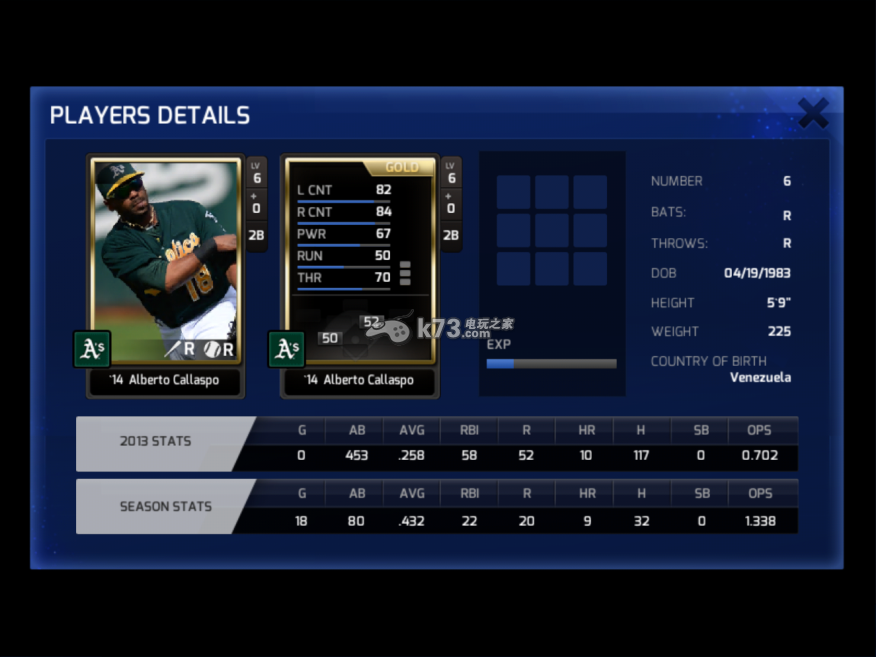Select the Gold stats card
The width and height of the screenshot is (876, 657).
click(360, 260)
